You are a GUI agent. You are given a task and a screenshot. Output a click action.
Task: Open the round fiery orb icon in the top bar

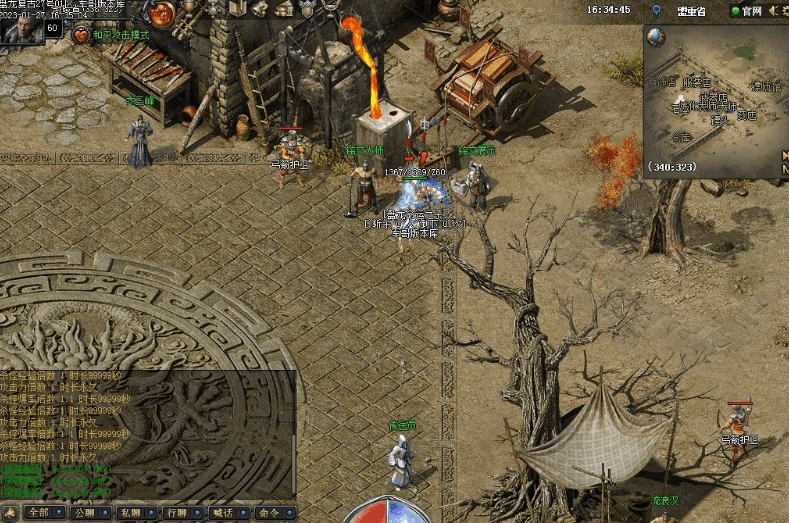coord(161,14)
